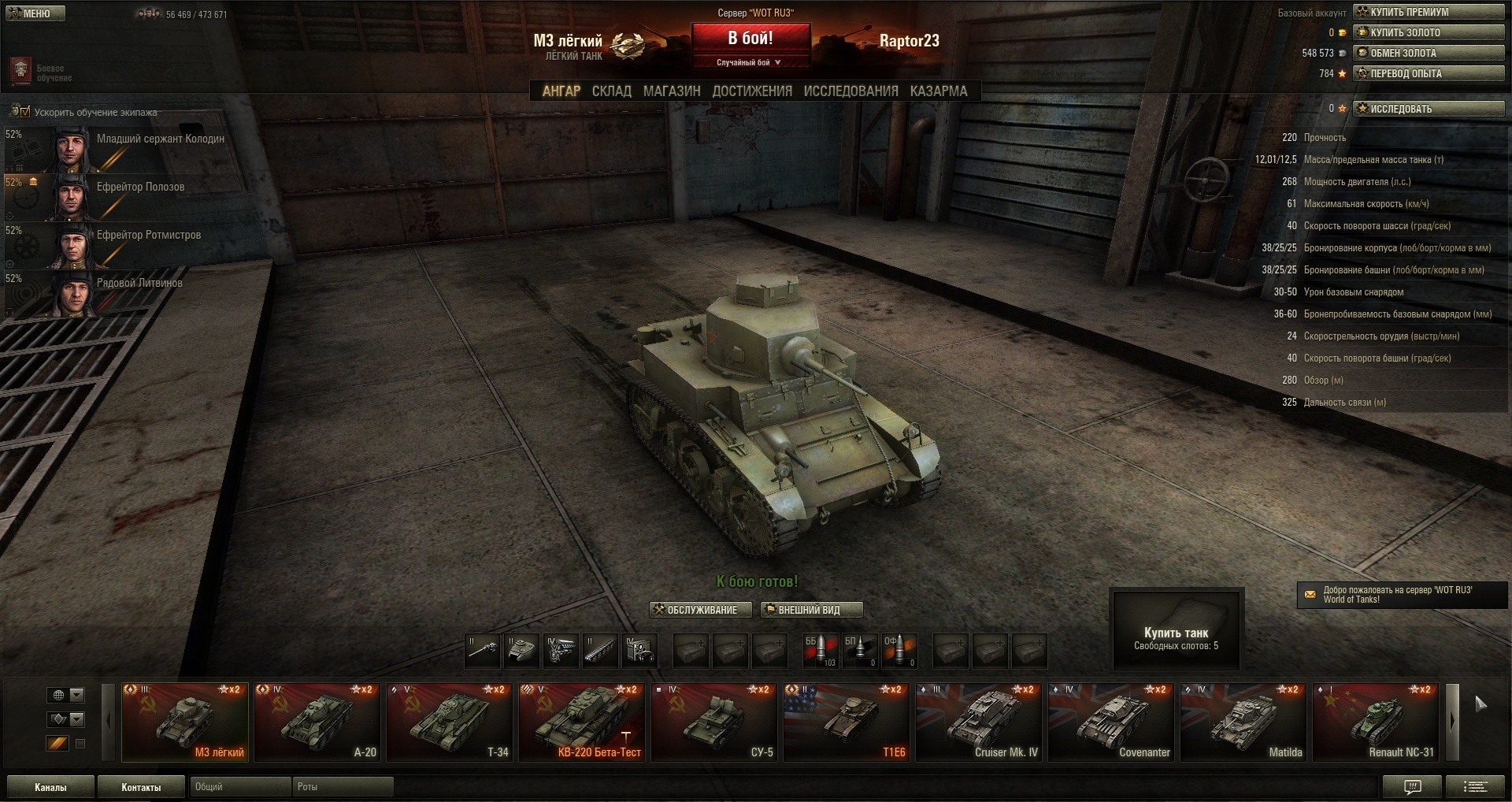Open the Случайный бой battle type dropdown
The height and width of the screenshot is (802, 1512).
750,62
